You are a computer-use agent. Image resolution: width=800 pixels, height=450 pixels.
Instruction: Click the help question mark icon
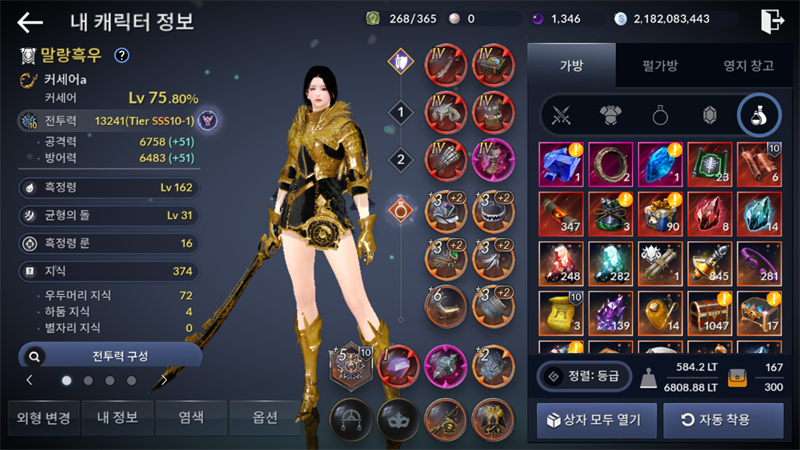(122, 55)
